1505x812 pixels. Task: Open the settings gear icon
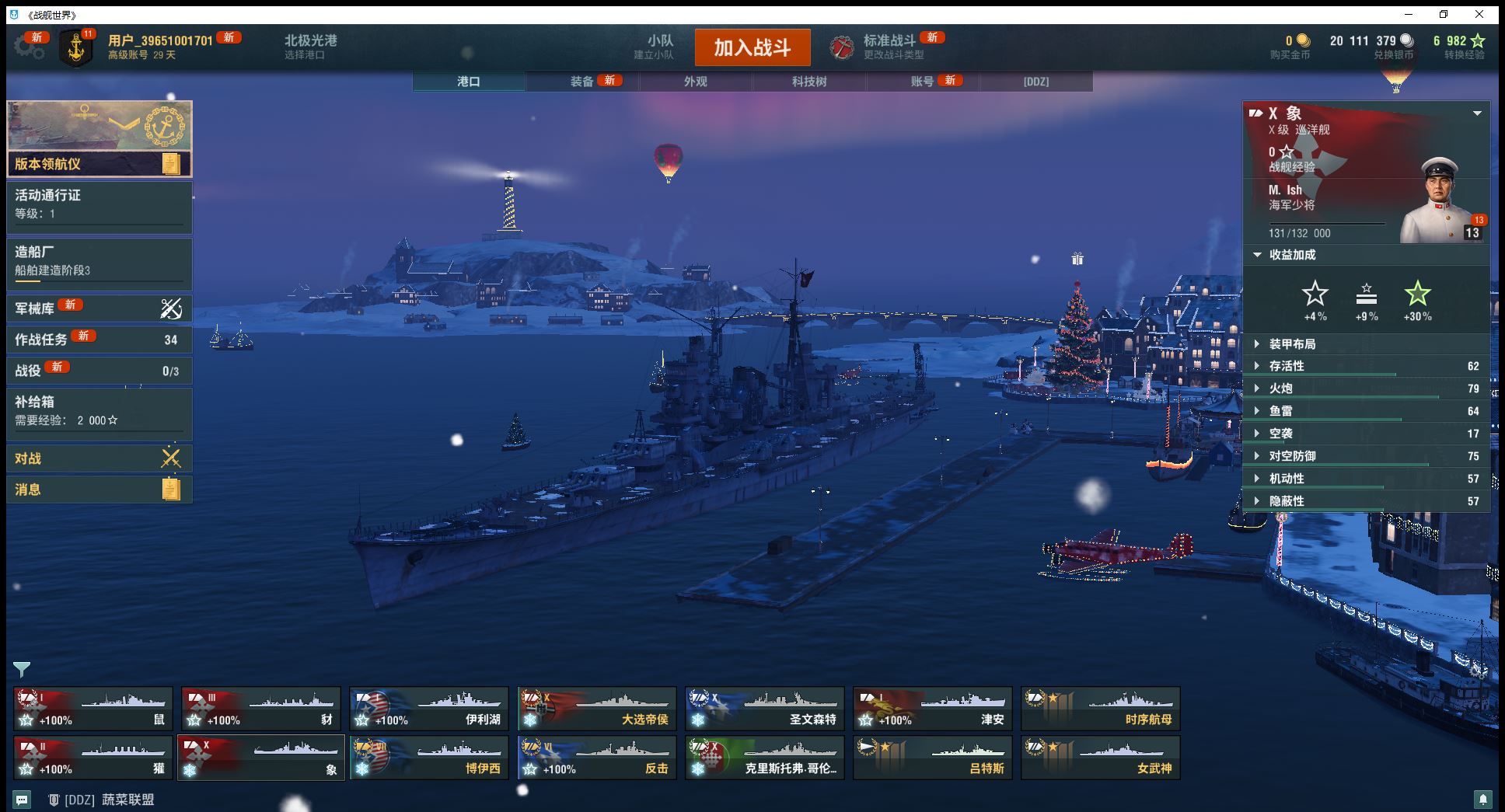28,47
